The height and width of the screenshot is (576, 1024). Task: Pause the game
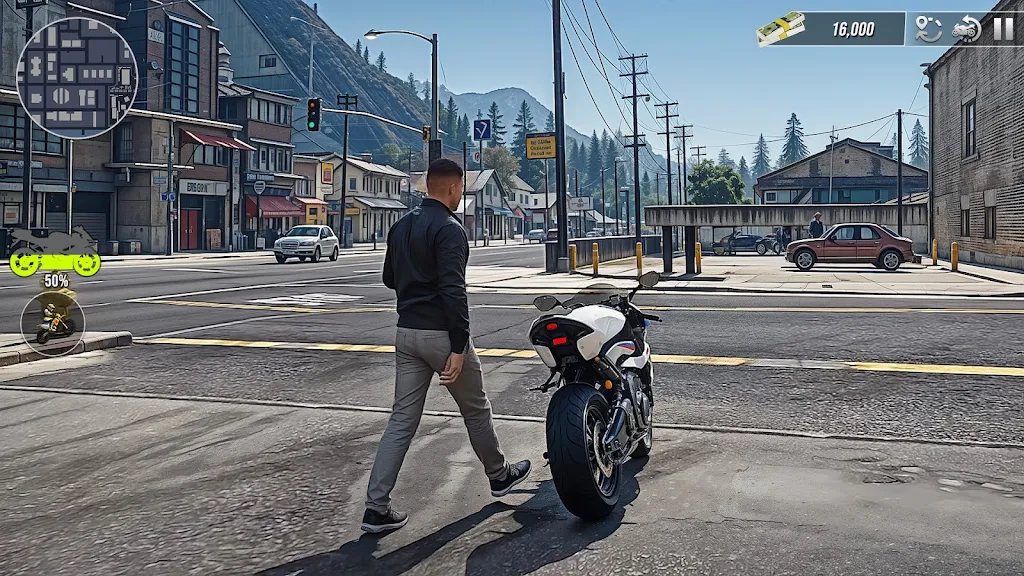[1003, 29]
